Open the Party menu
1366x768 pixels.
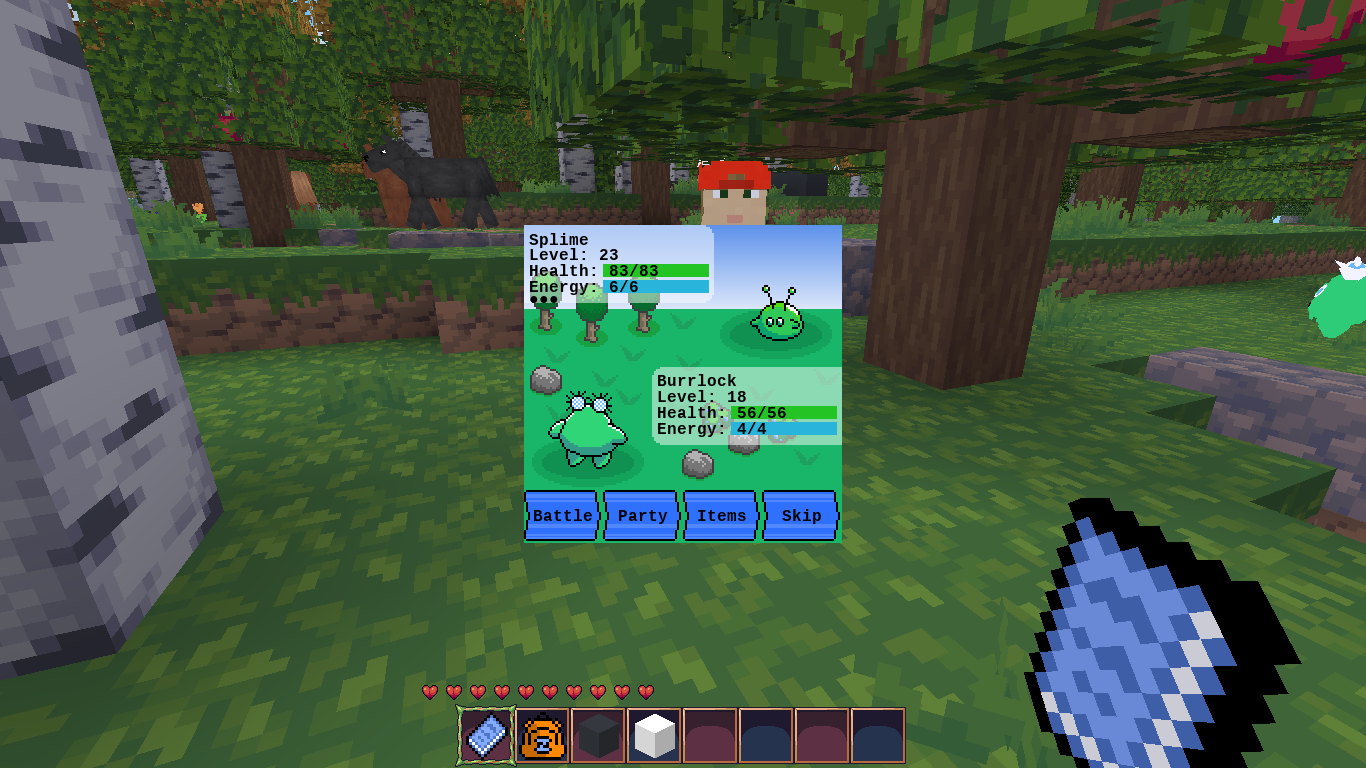(x=641, y=515)
